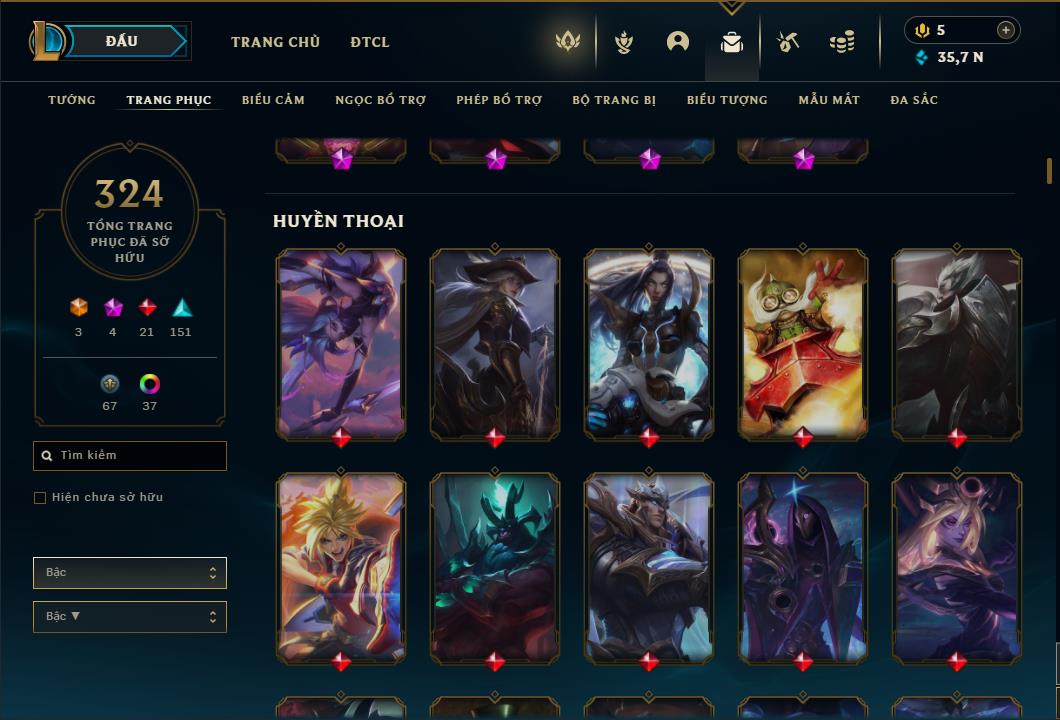Open the profile icon in top bar

[x=678, y=42]
